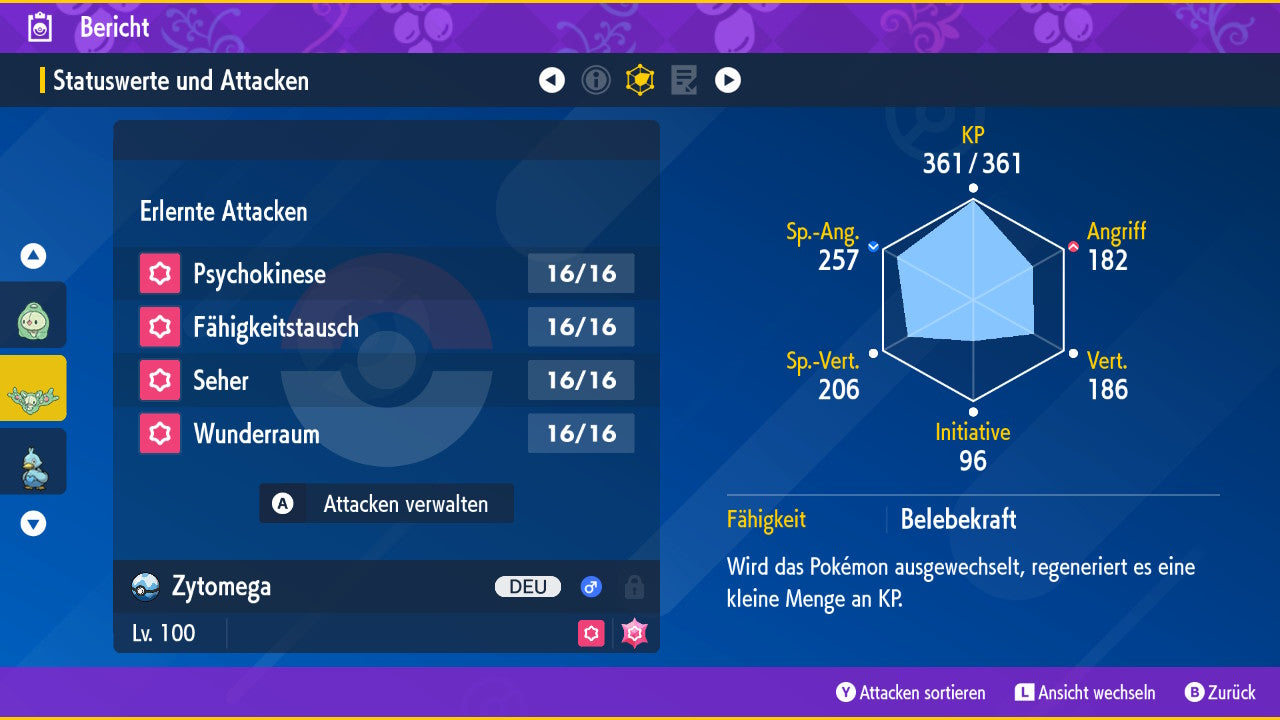This screenshot has height=720, width=1280.
Task: Click Attacken sortieren in the footer
Action: [x=911, y=692]
